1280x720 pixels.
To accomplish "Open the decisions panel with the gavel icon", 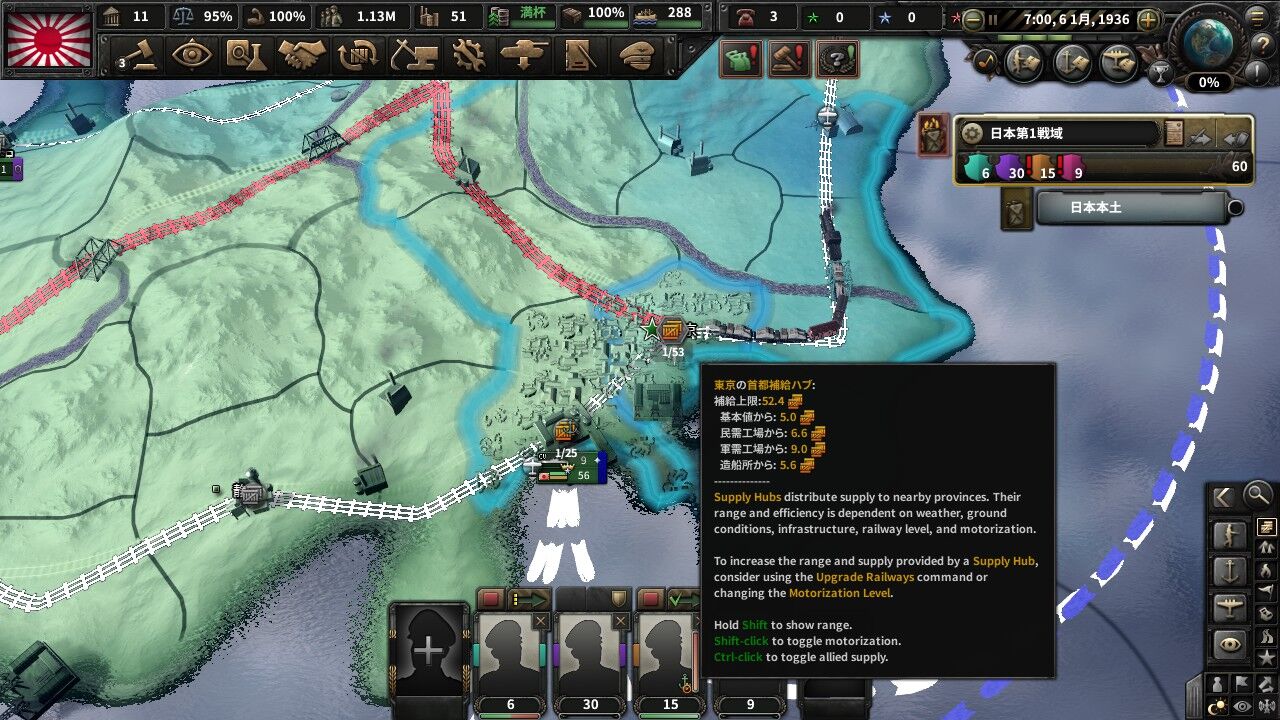I will (140, 56).
